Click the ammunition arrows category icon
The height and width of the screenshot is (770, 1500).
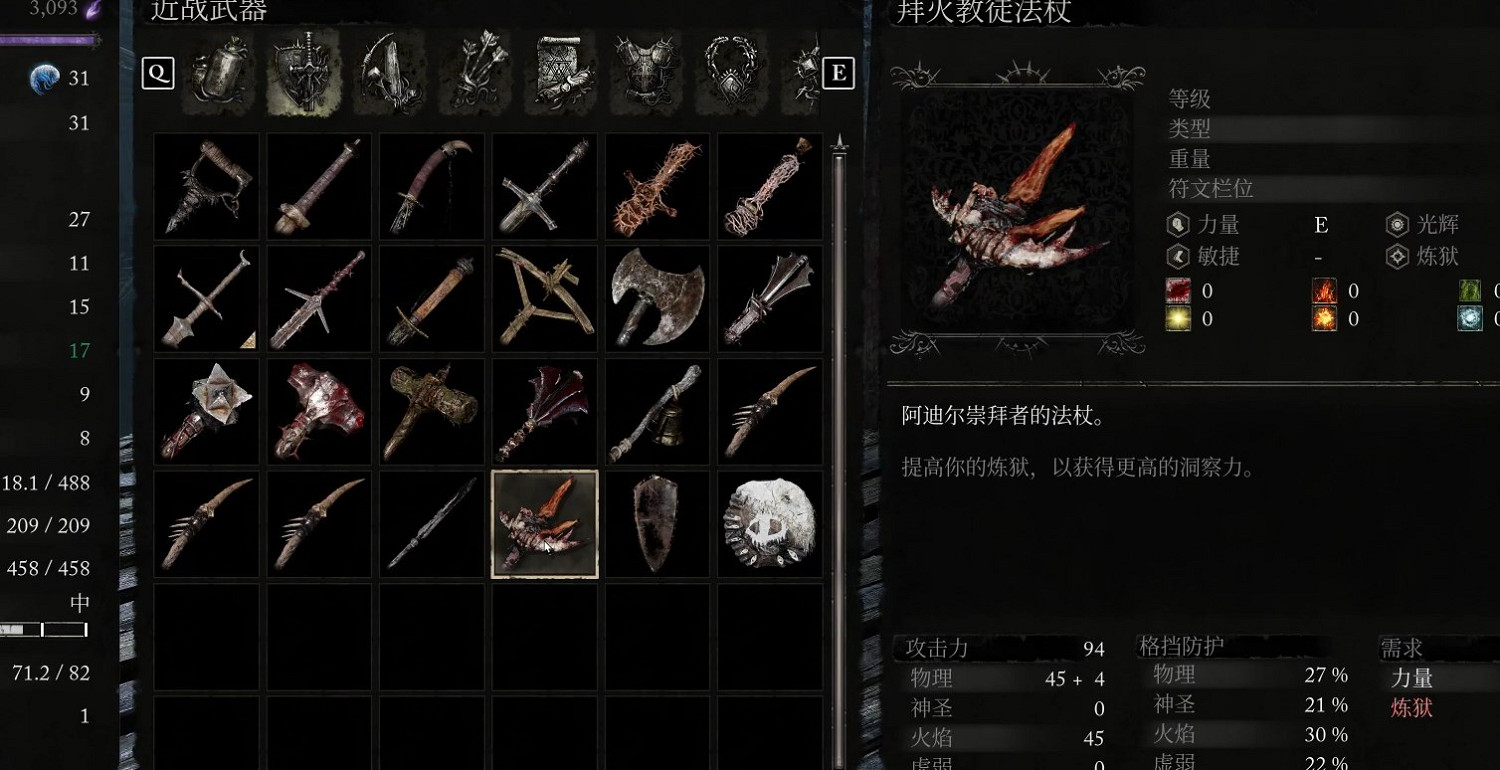click(x=474, y=72)
